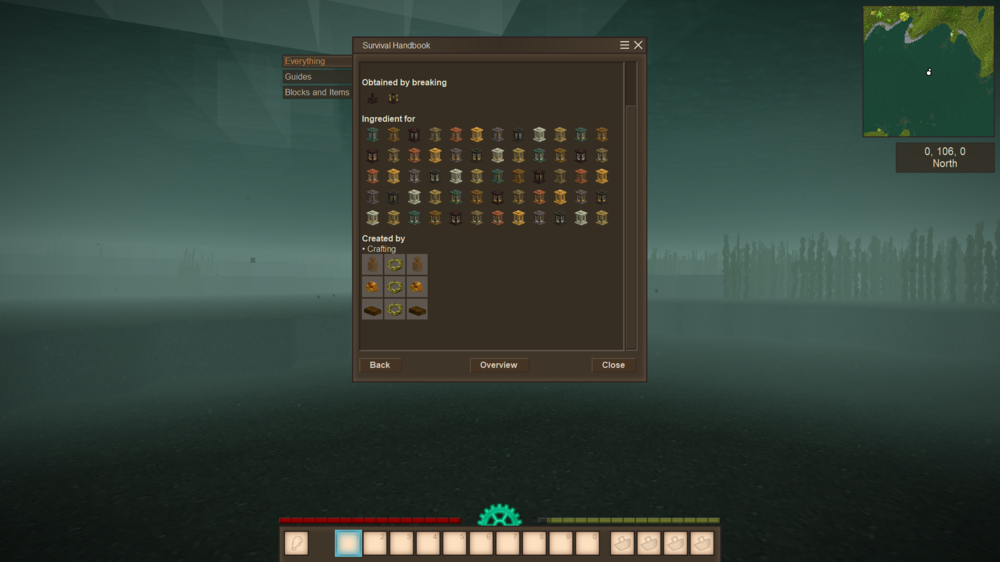Click the Close button in the handbook
The image size is (1000, 562).
[613, 365]
